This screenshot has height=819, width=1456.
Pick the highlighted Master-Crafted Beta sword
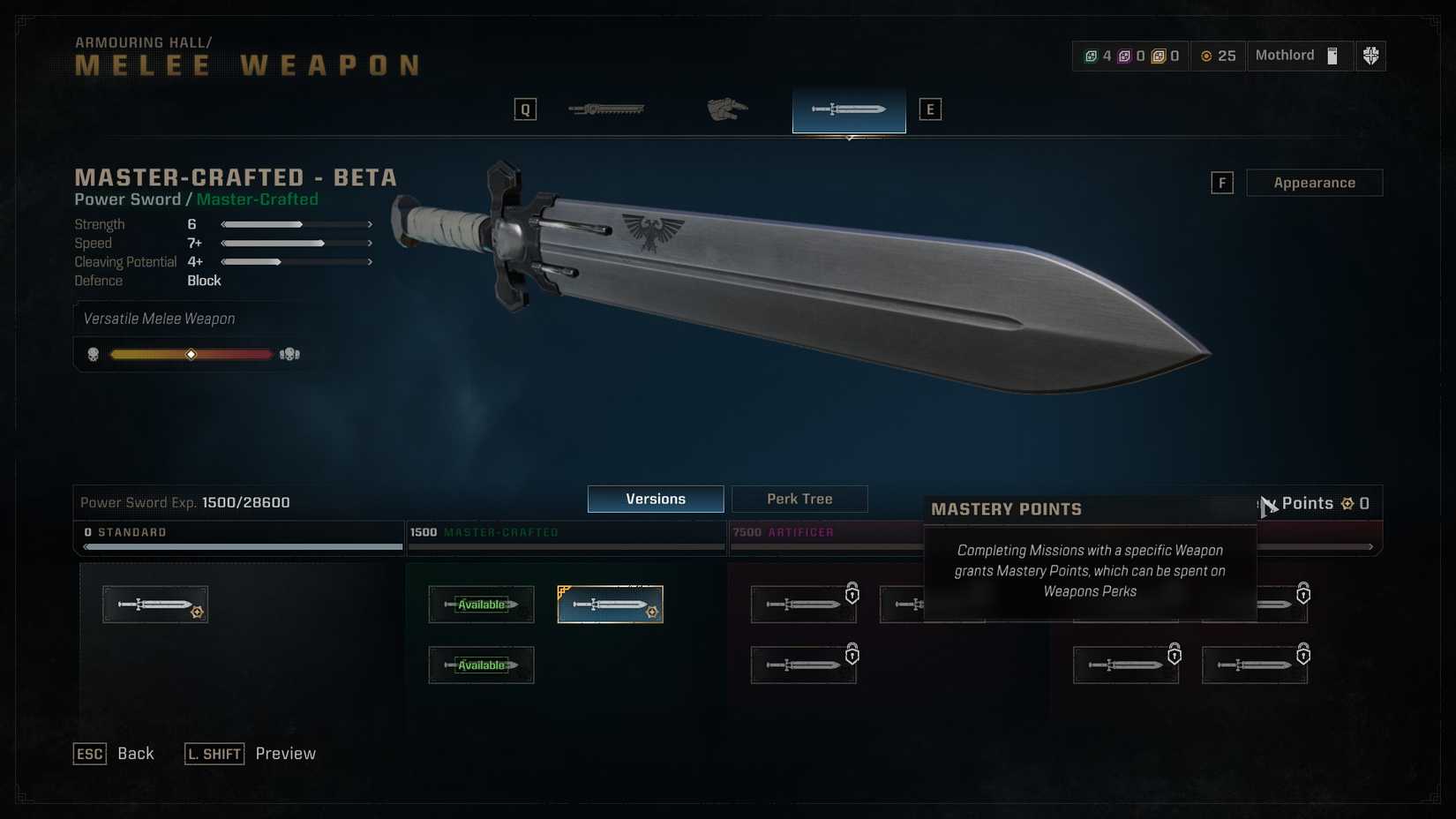tap(610, 605)
